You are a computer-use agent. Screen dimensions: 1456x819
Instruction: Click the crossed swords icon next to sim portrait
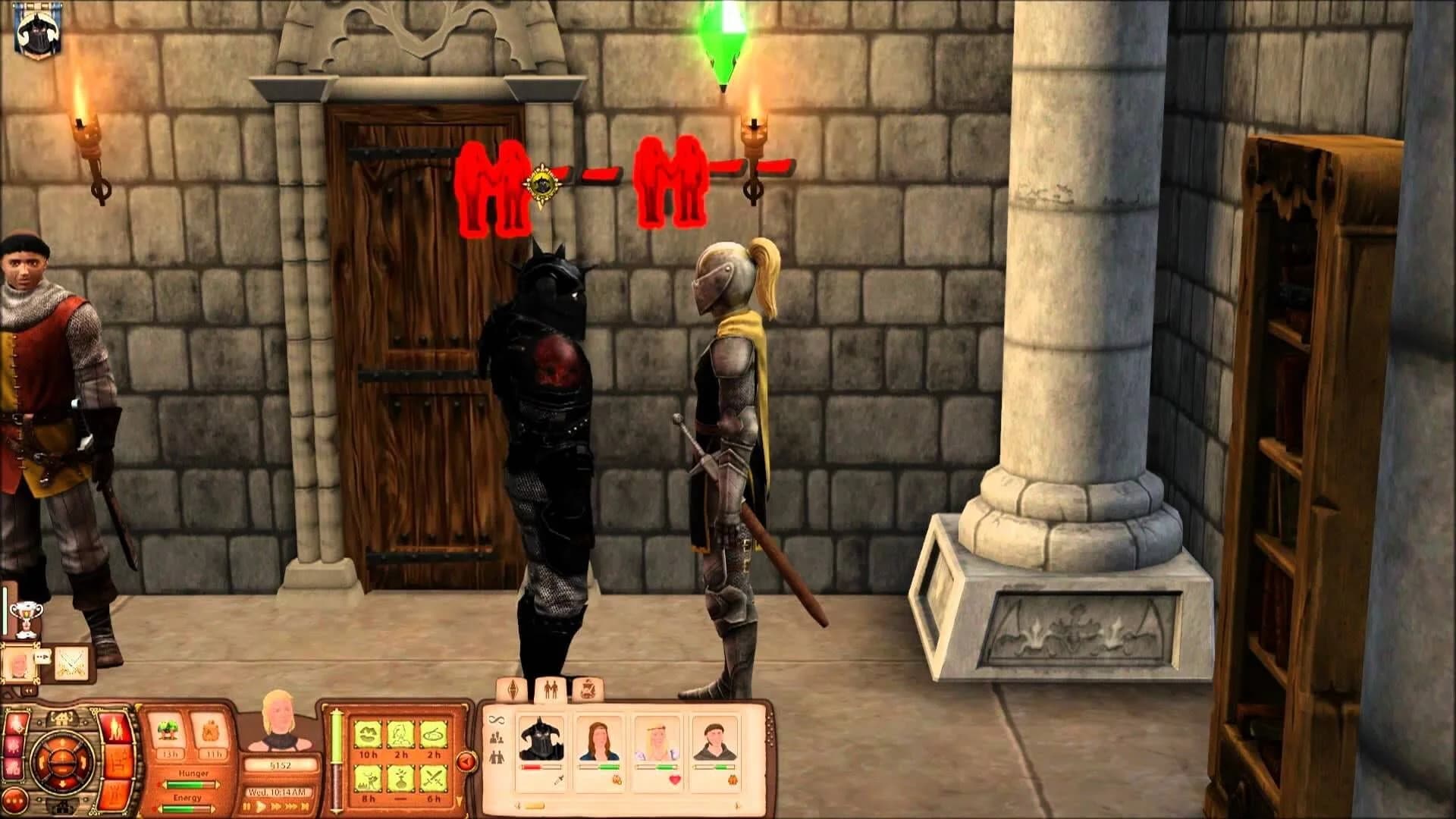pyautogui.click(x=71, y=664)
